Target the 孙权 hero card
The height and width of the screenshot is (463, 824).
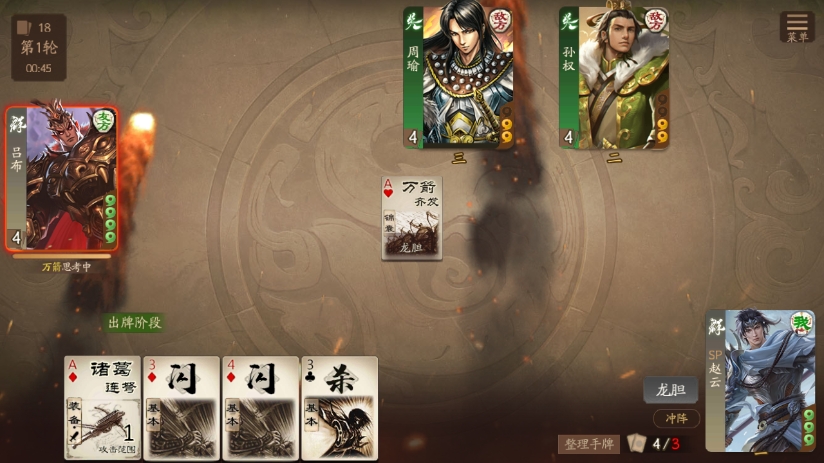click(614, 78)
